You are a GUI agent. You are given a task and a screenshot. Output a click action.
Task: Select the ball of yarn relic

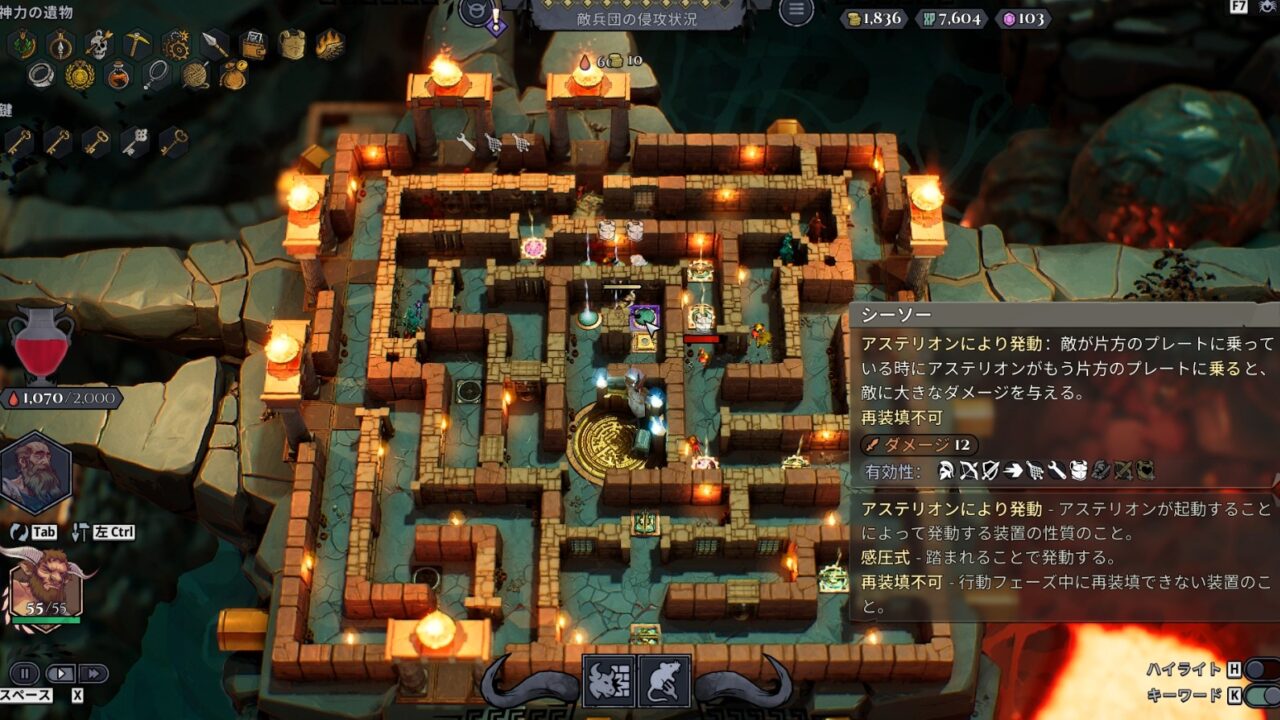click(195, 75)
